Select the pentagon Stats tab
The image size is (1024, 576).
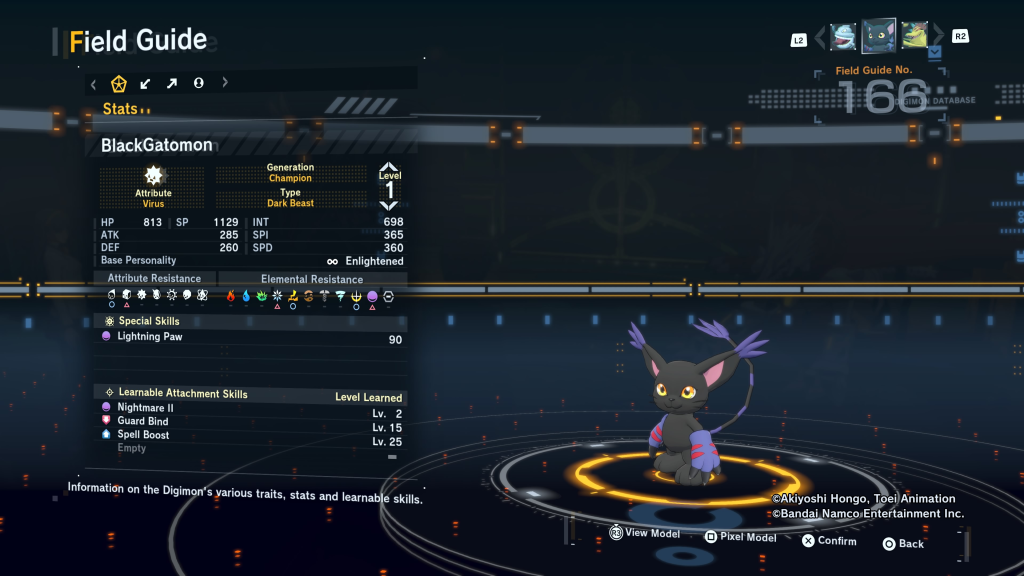(118, 84)
